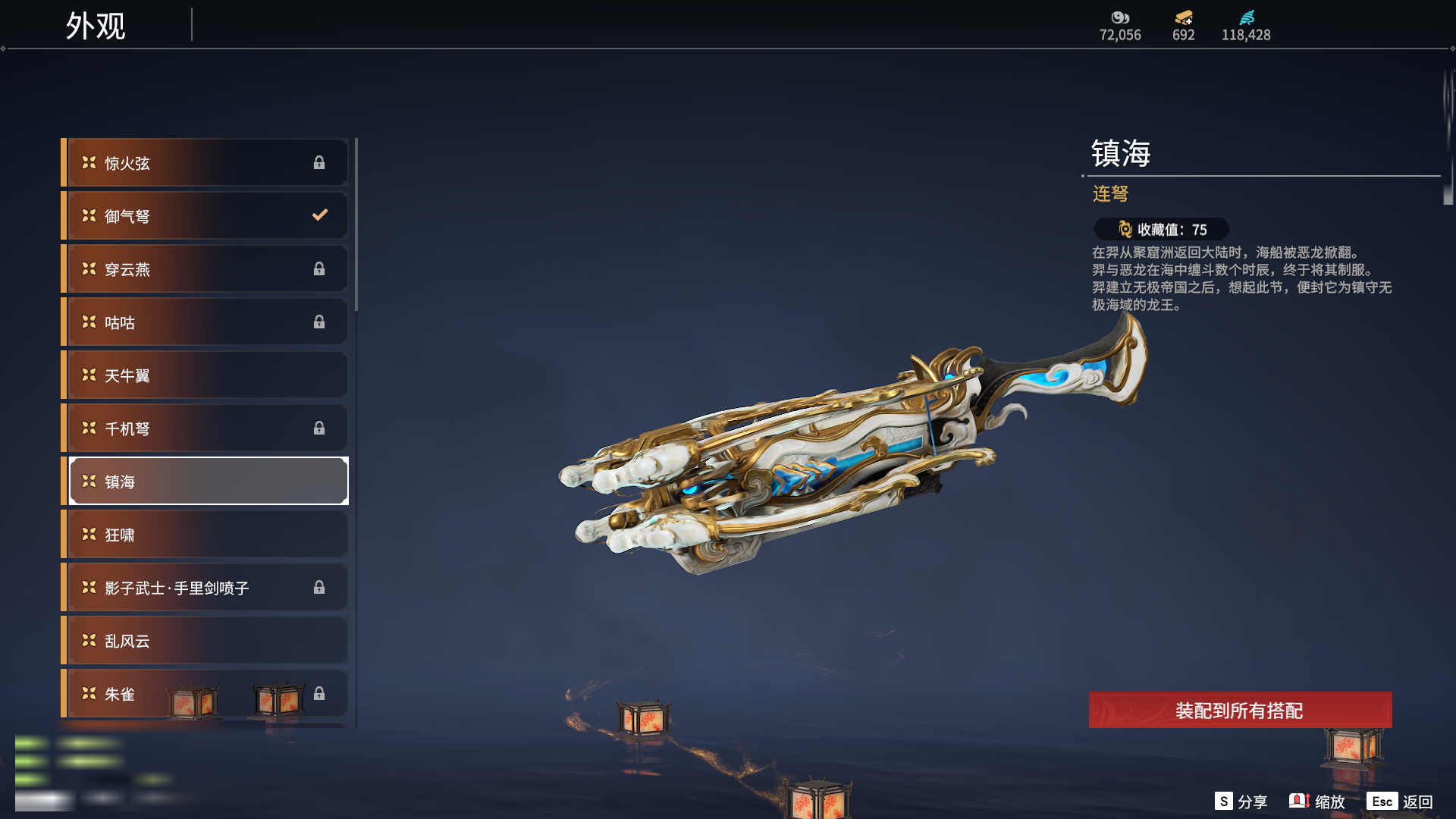Image resolution: width=1456 pixels, height=819 pixels.
Task: Choose the 乱风云 skin entry
Action: click(205, 641)
